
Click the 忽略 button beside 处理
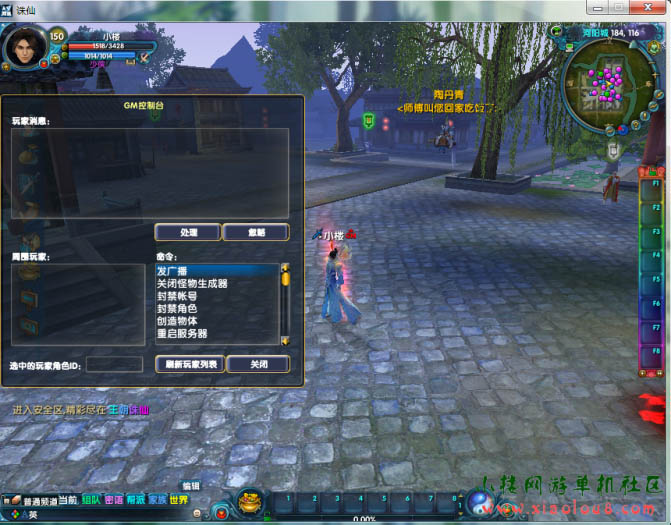[256, 232]
